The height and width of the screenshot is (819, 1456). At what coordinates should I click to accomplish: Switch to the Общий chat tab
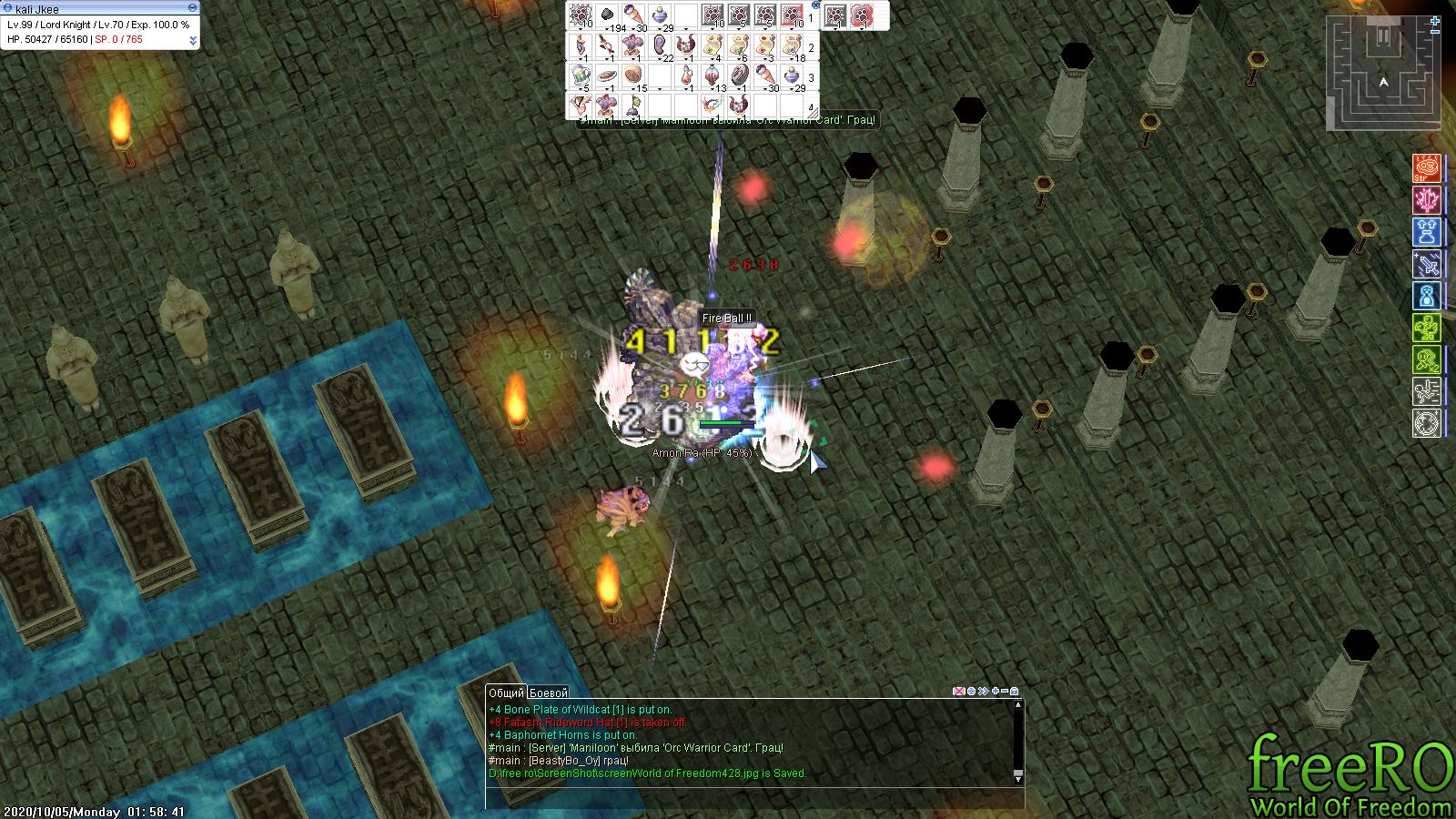506,693
